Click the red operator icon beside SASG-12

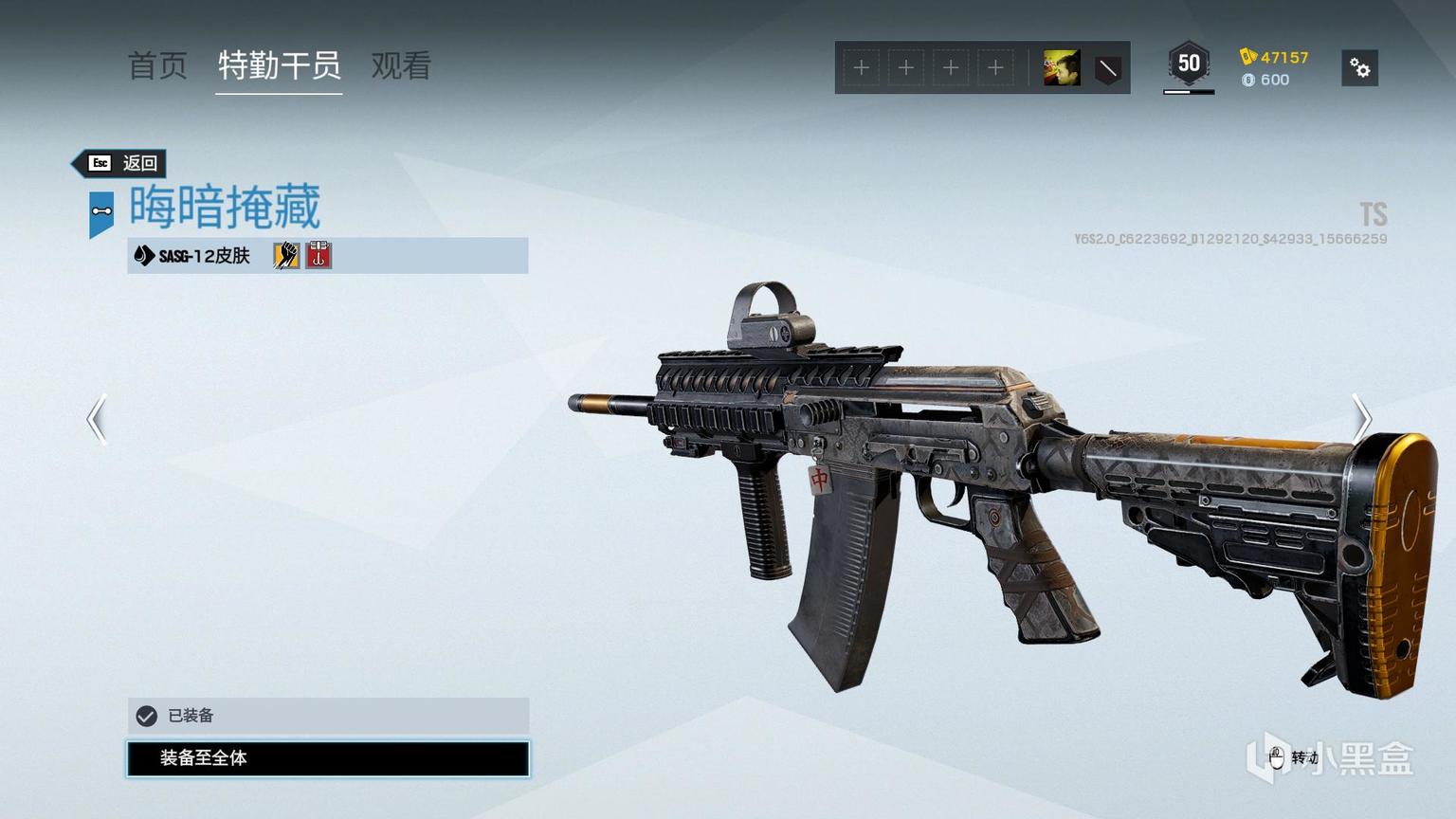pyautogui.click(x=318, y=255)
